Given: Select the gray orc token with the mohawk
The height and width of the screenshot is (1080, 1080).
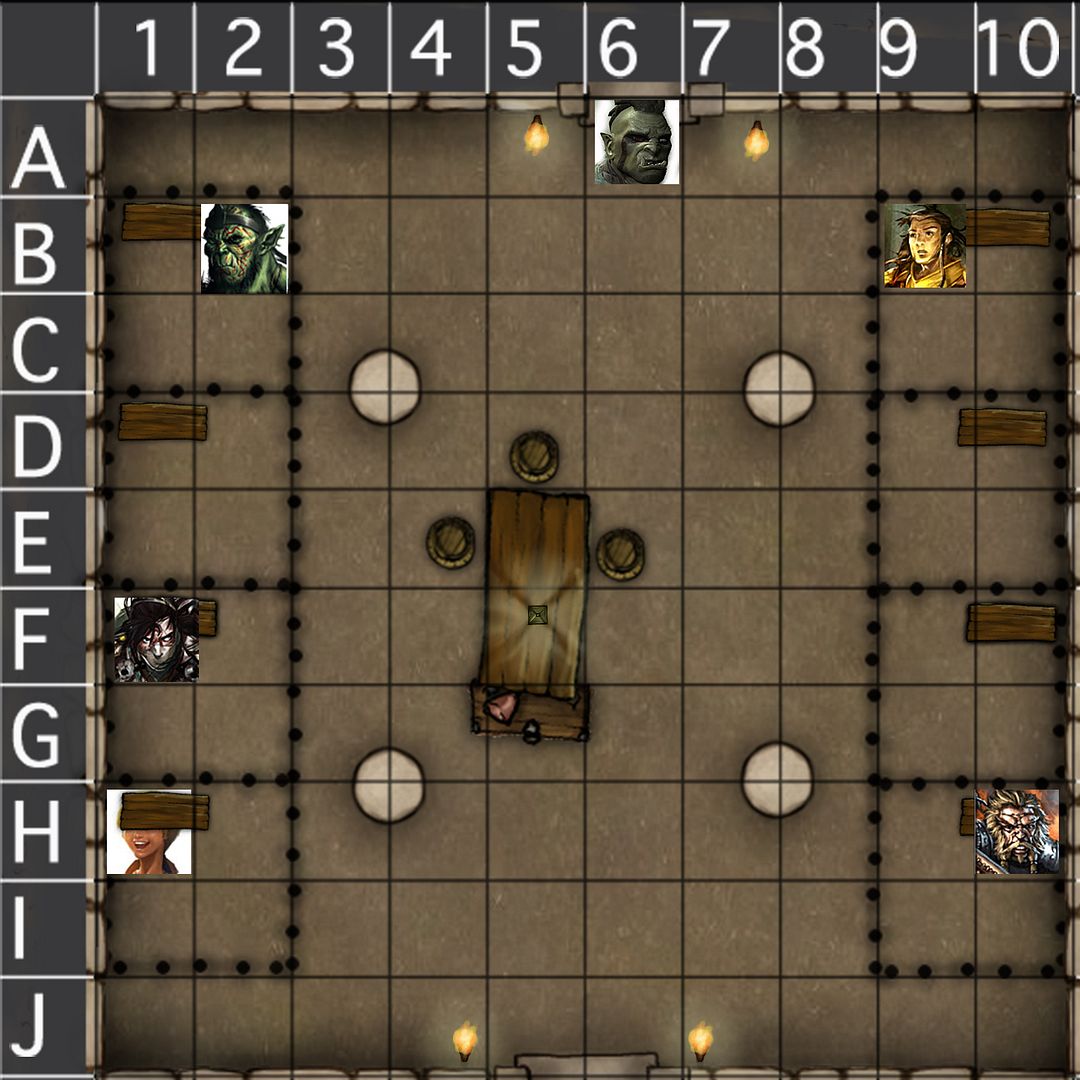Looking at the screenshot, I should [637, 141].
